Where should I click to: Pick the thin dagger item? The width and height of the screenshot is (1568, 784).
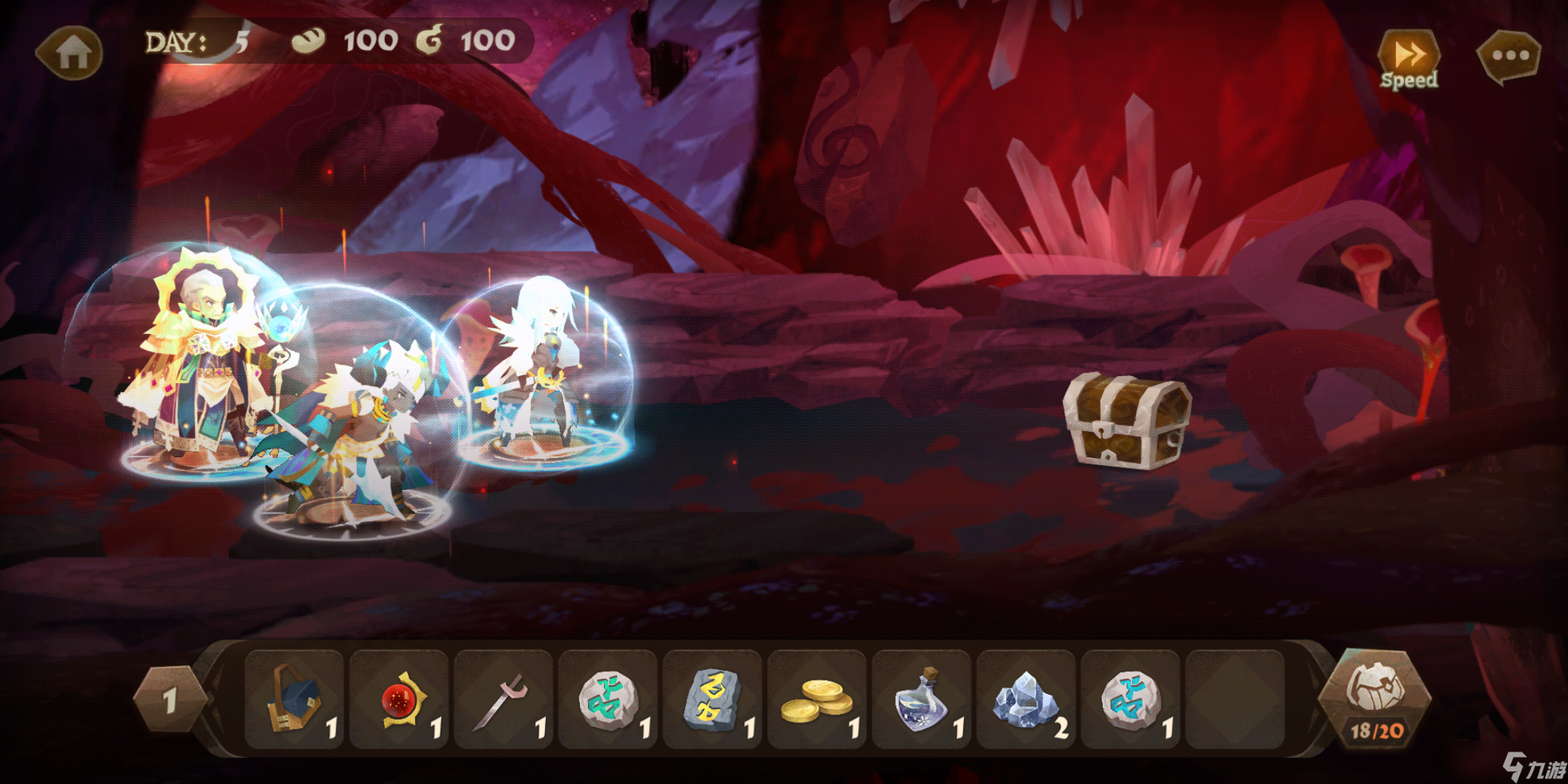coord(504,700)
